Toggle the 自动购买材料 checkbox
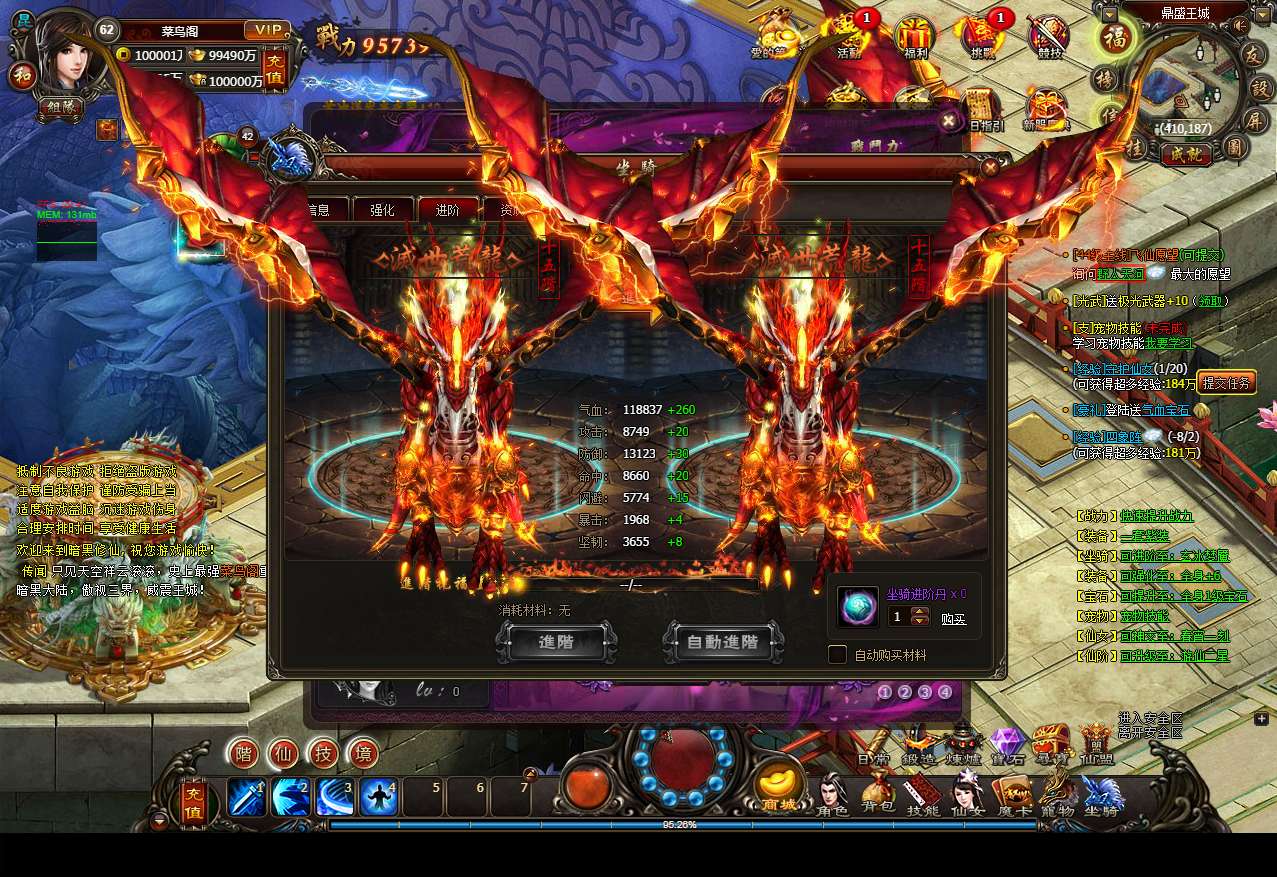The width and height of the screenshot is (1277, 877). tap(837, 655)
